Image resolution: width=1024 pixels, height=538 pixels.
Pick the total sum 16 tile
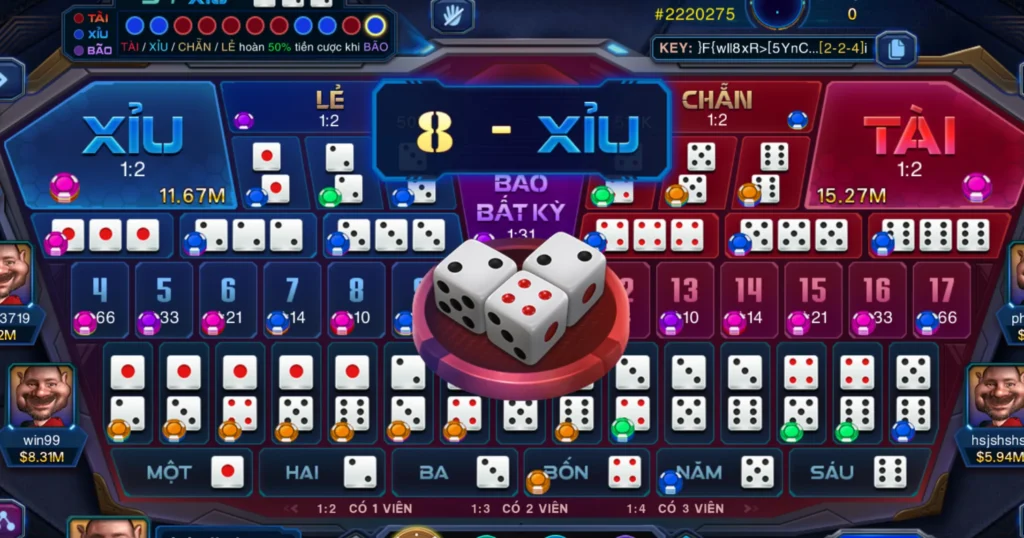pyautogui.click(x=877, y=298)
